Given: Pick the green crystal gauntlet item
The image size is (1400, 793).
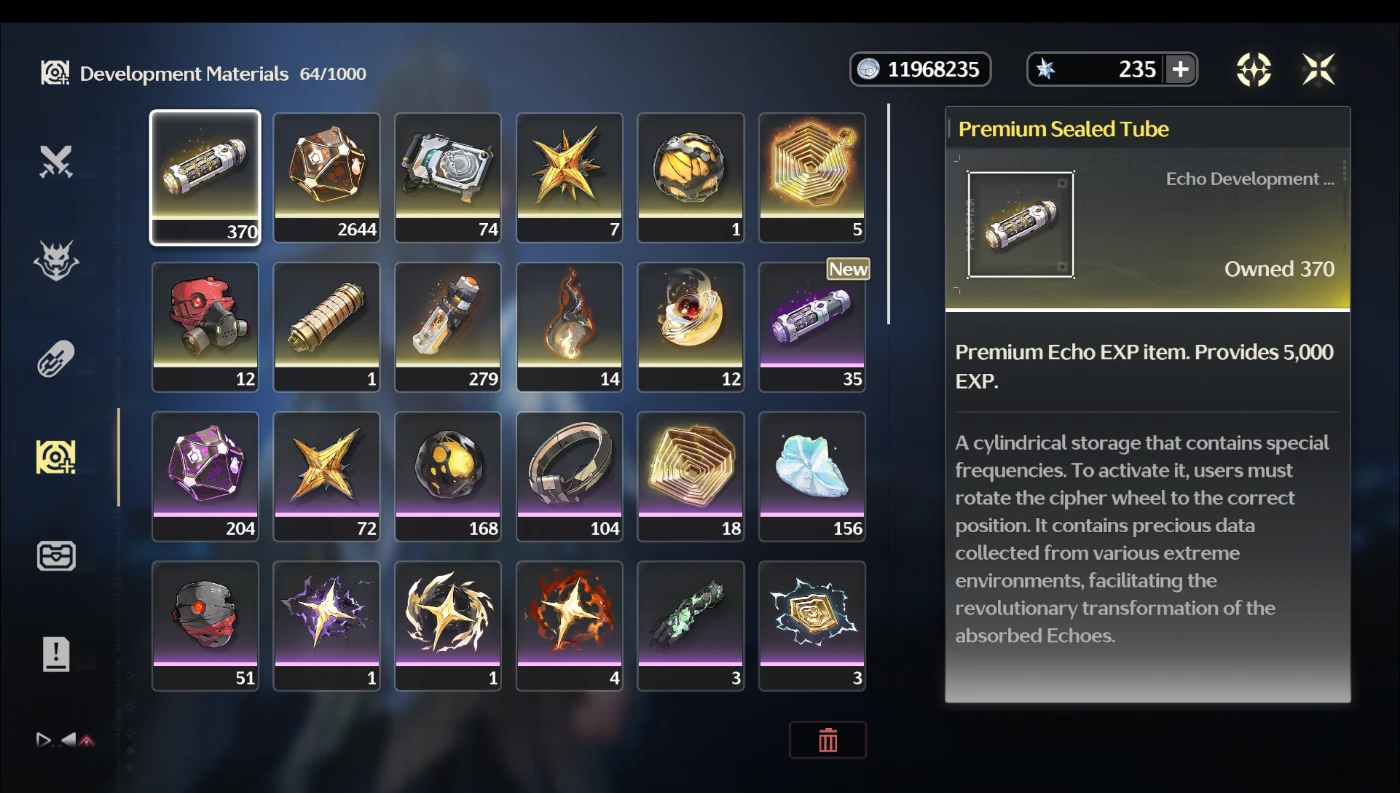Looking at the screenshot, I should (691, 625).
